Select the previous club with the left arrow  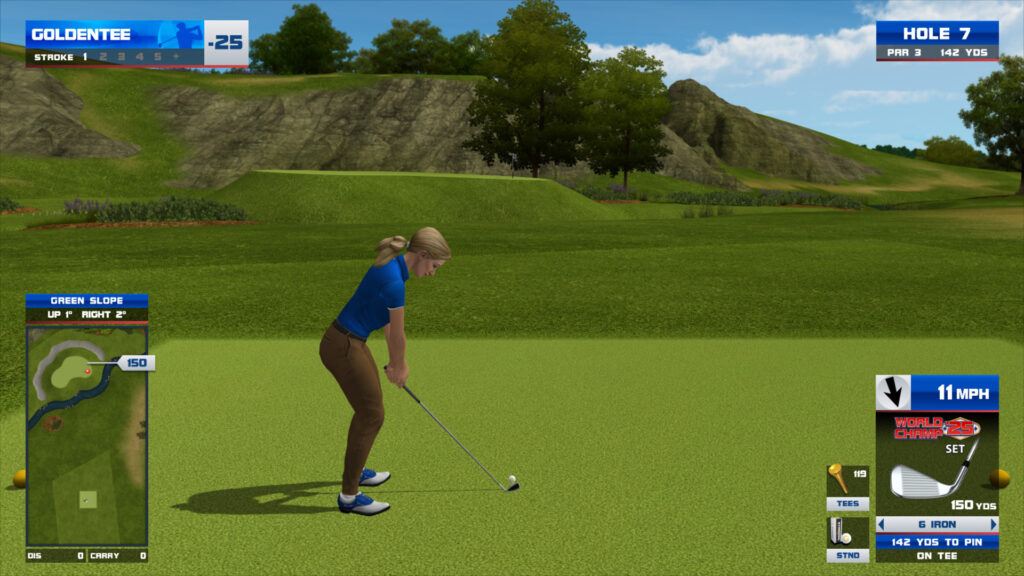tap(882, 524)
